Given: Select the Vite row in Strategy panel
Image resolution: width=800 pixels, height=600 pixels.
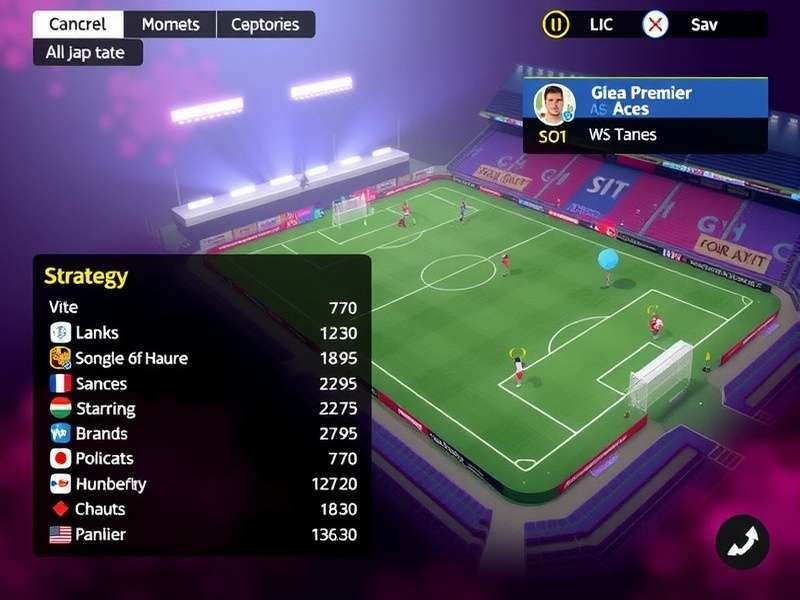Looking at the screenshot, I should click(x=202, y=307).
